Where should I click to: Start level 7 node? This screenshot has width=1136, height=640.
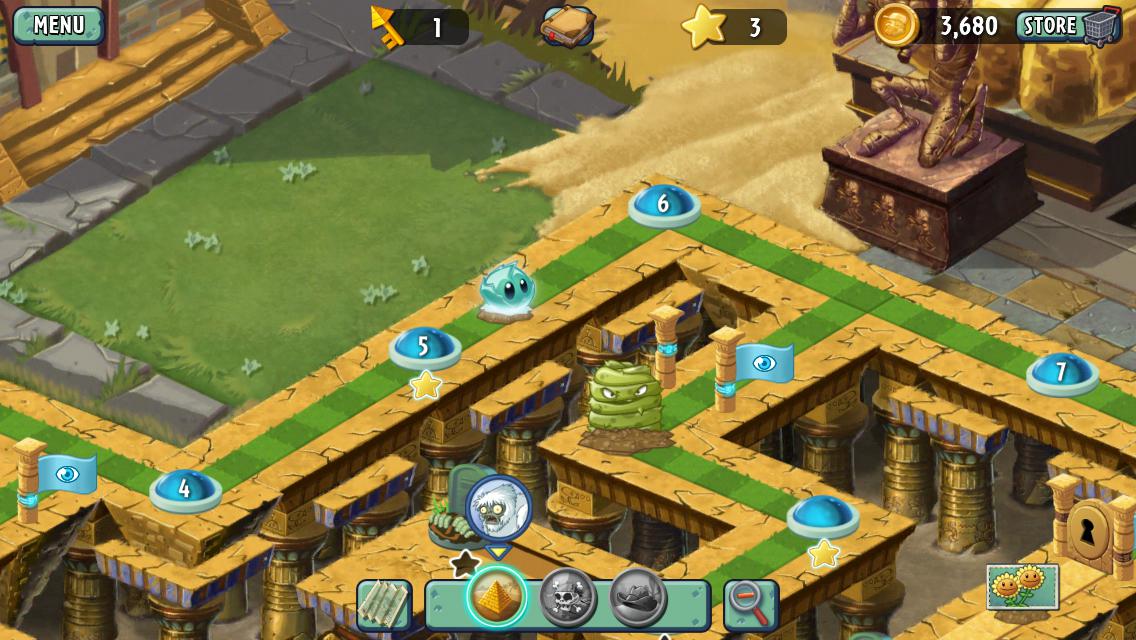1062,372
